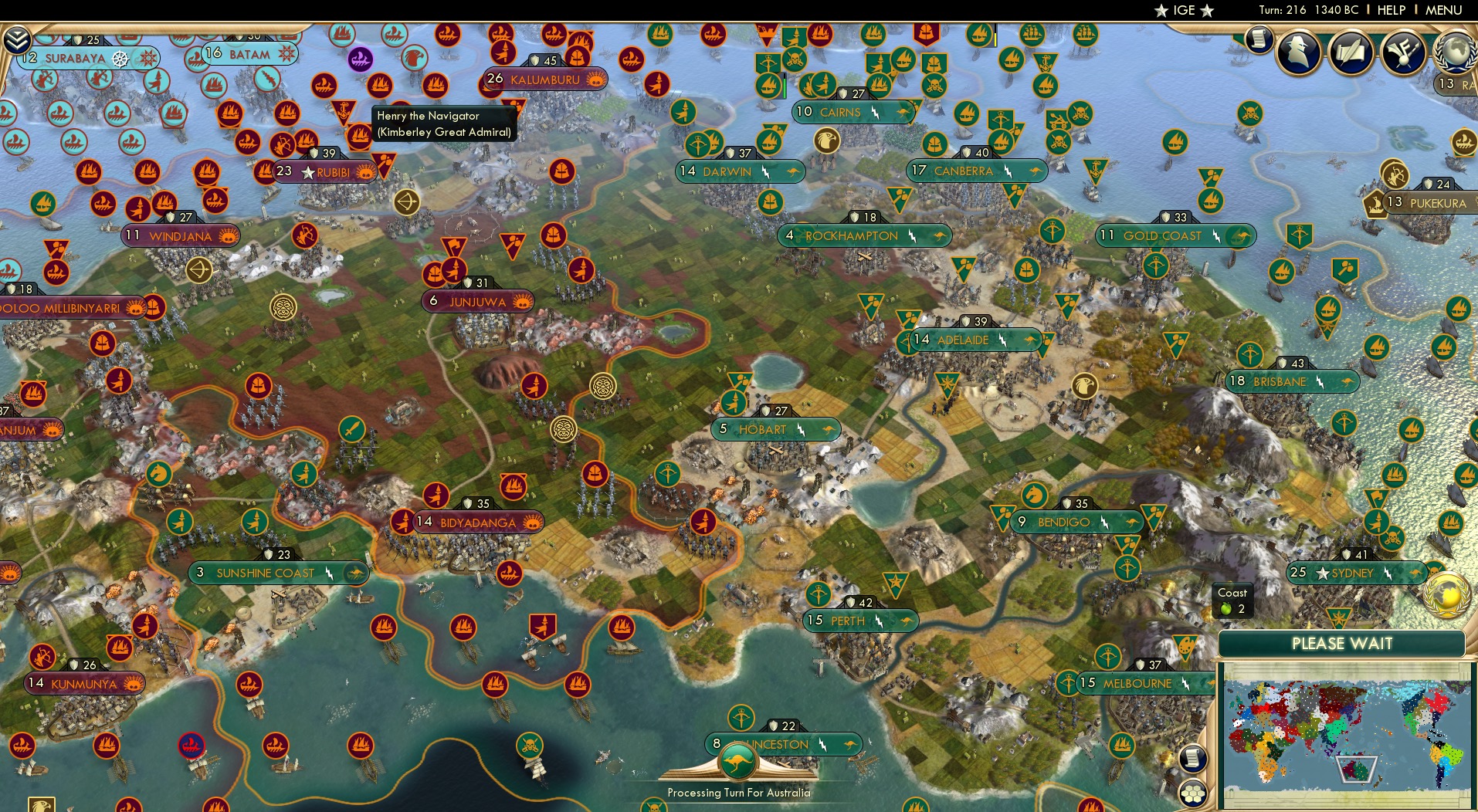Select the purple Great Admiral unit near Kalumburu

[359, 58]
